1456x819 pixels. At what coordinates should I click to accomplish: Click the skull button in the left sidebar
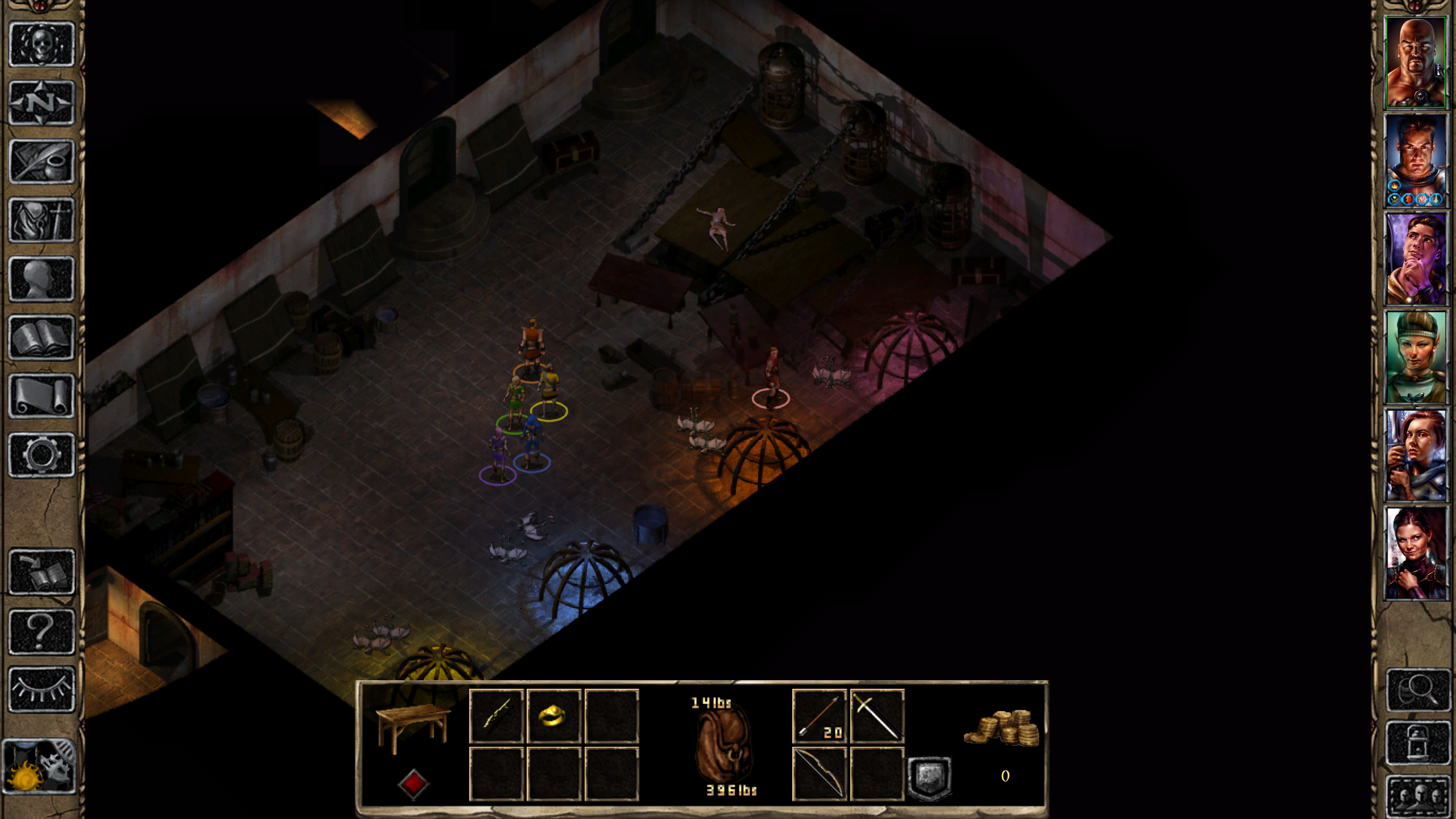(x=42, y=45)
